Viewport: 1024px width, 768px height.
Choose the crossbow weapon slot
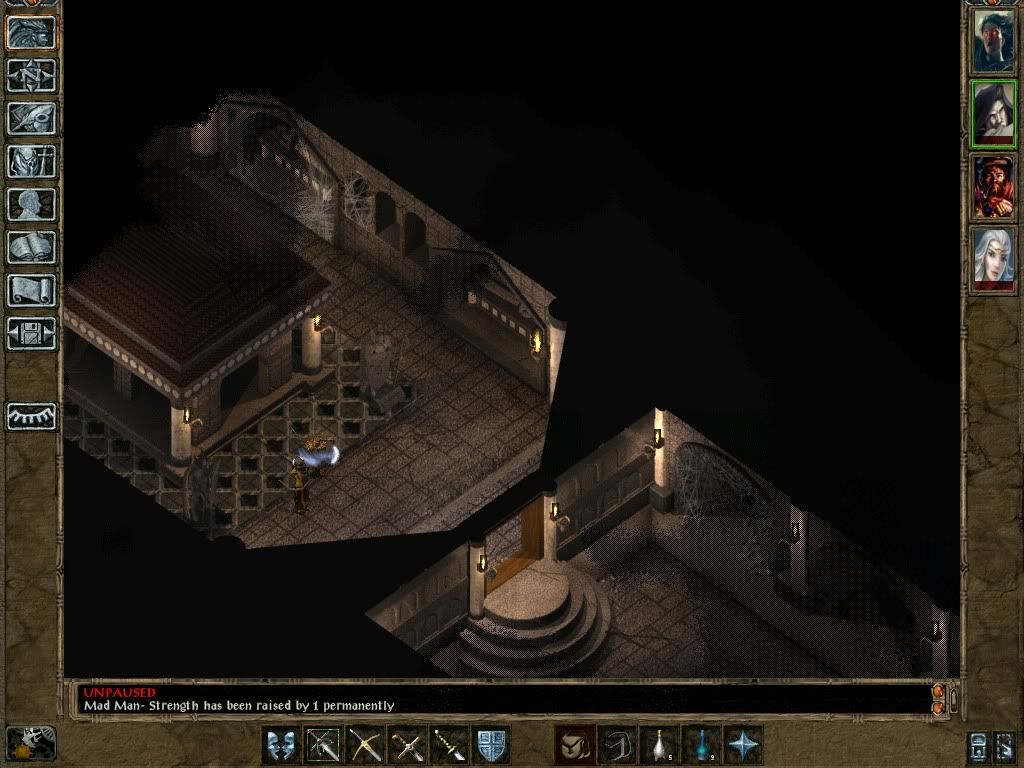point(365,745)
